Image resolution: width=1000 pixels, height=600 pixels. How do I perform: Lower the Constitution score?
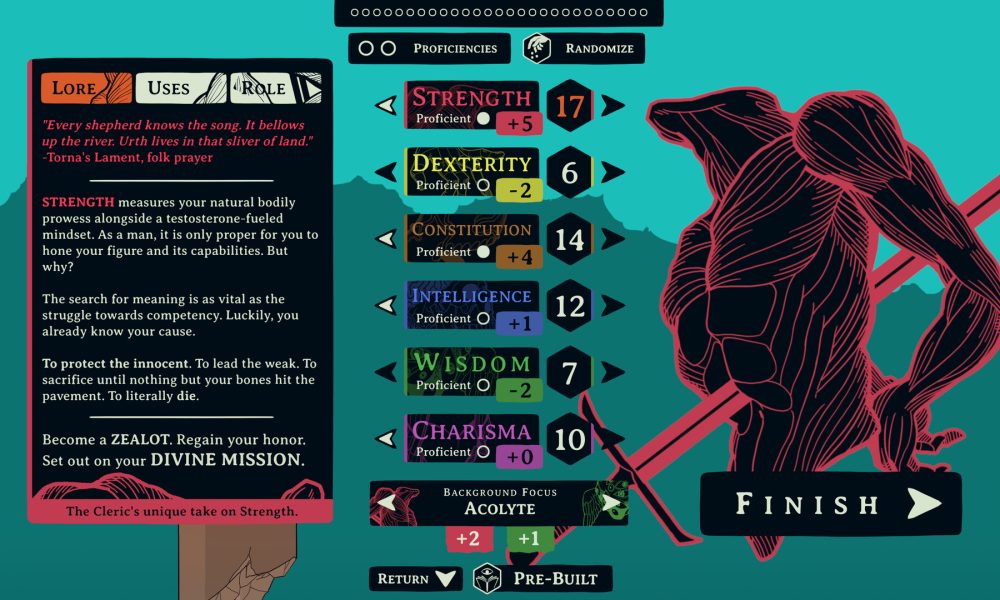point(386,239)
